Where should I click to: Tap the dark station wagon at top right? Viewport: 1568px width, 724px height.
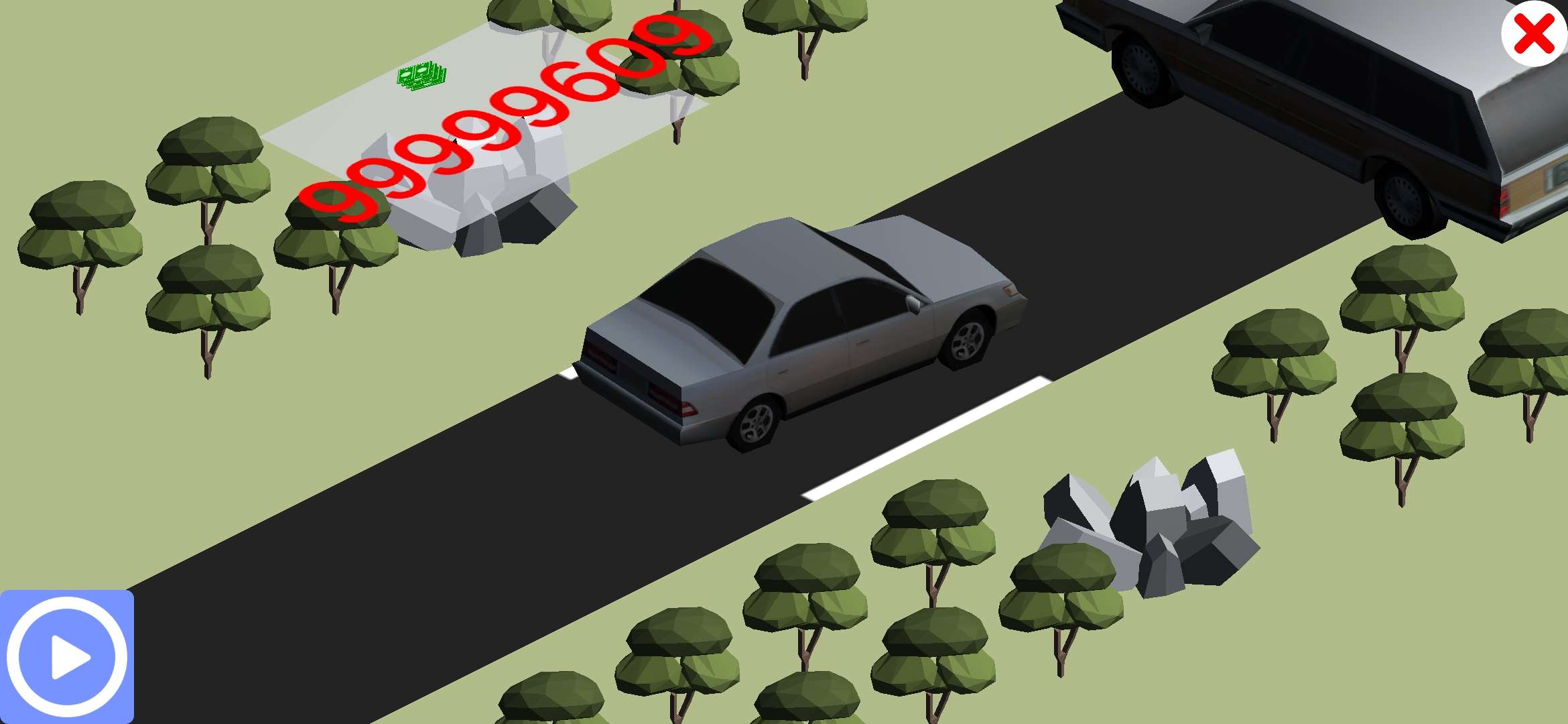pos(1307,87)
